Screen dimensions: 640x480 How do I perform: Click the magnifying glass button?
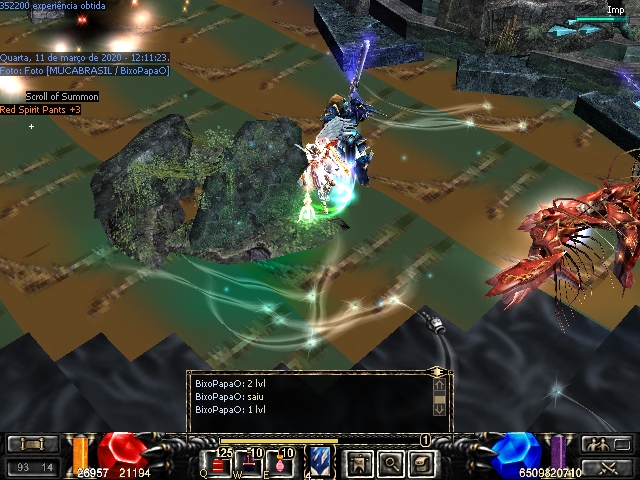tap(391, 461)
